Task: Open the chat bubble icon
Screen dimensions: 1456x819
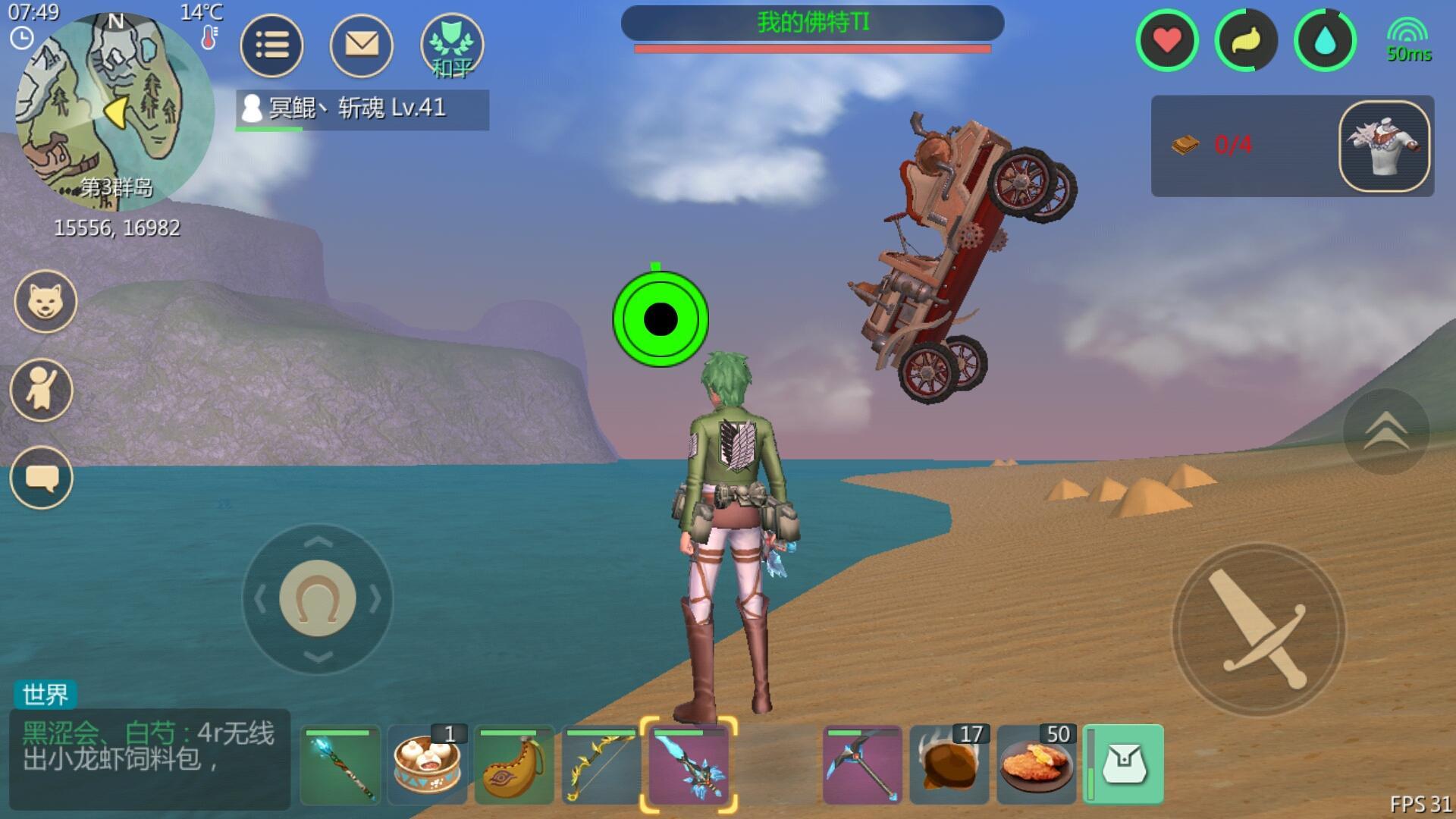Action: coord(45,479)
